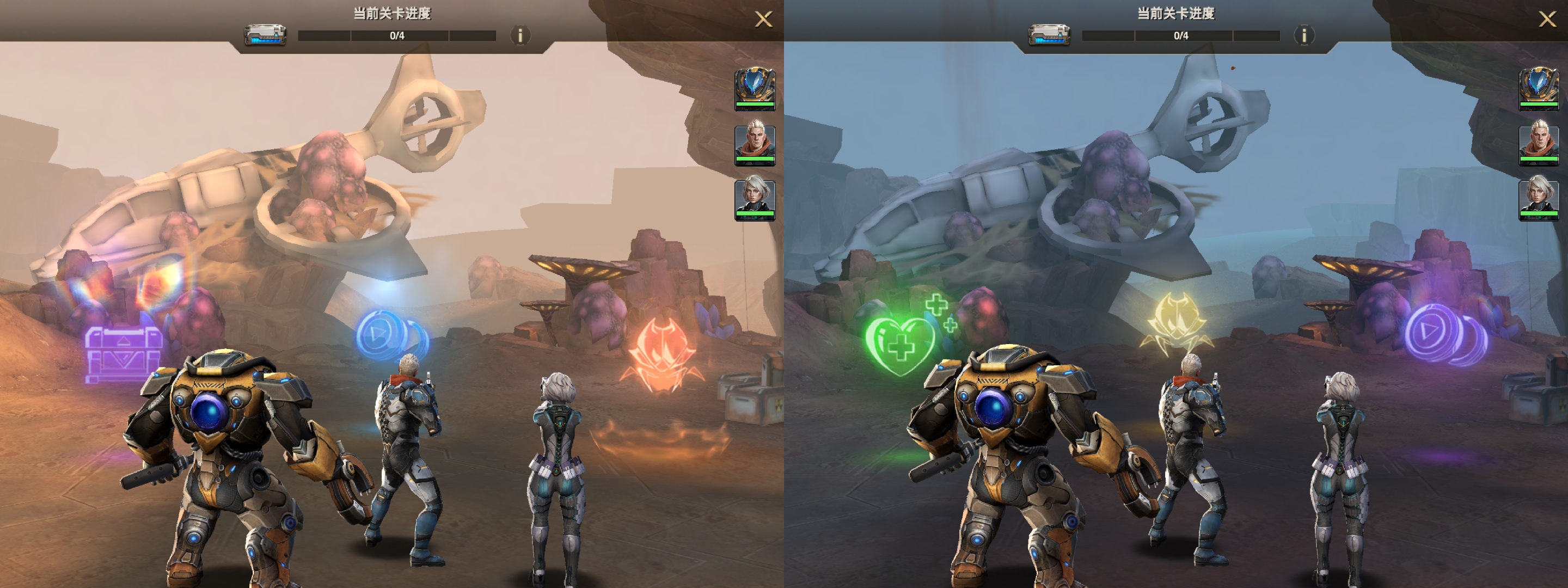This screenshot has width=1568, height=588.
Task: Pick the purple play-coin node
Action: point(1444,334)
